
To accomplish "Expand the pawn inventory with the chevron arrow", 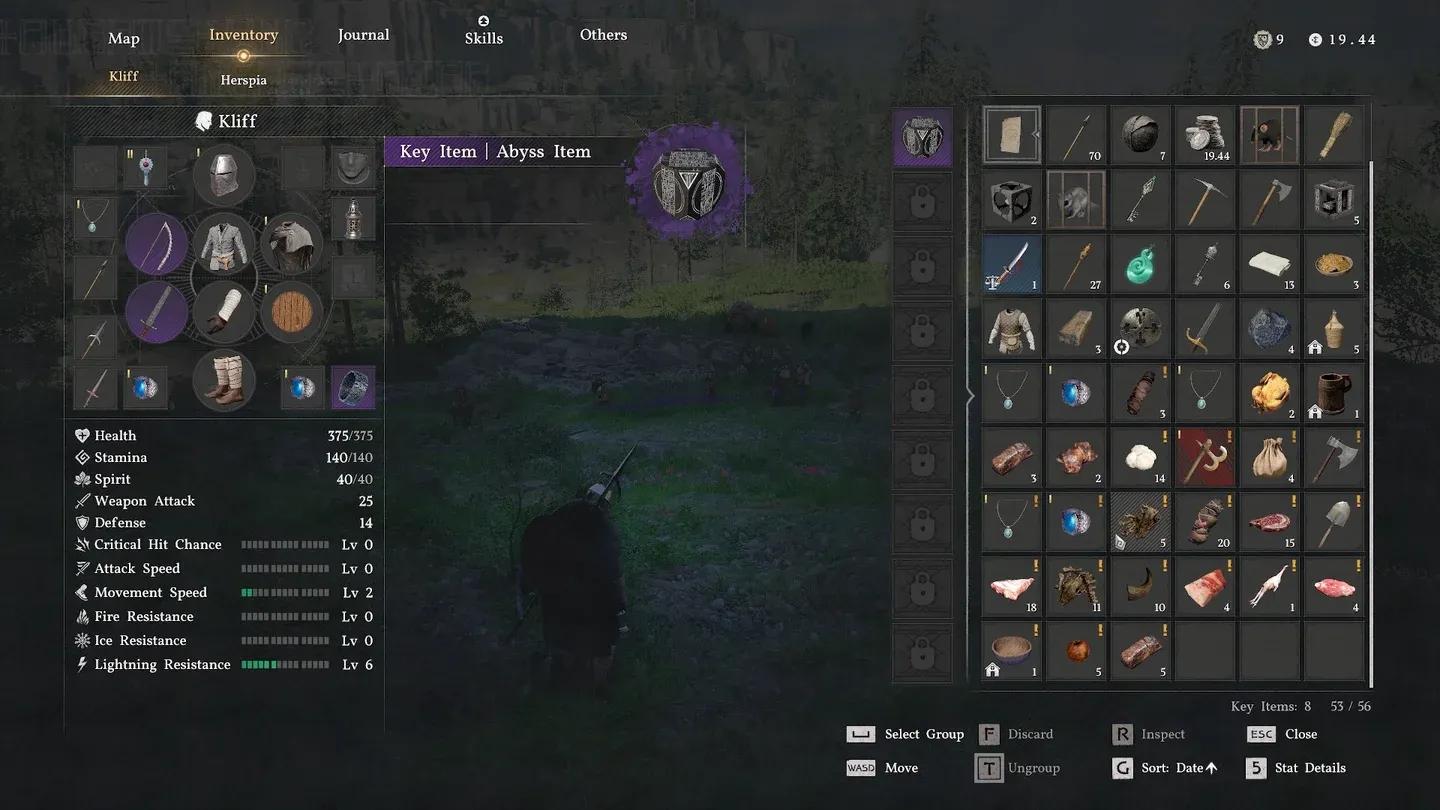I will [x=969, y=396].
